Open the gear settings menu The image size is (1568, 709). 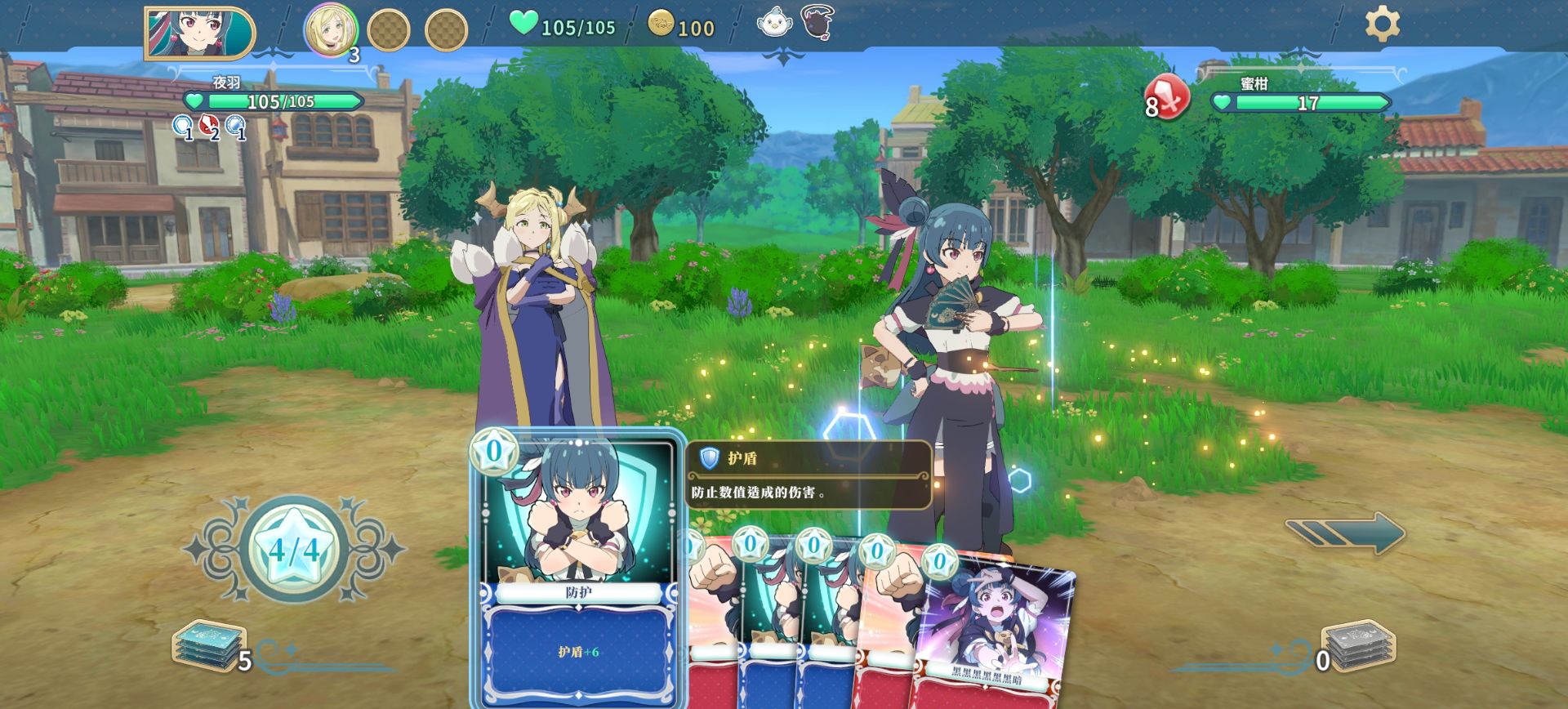point(1382,24)
